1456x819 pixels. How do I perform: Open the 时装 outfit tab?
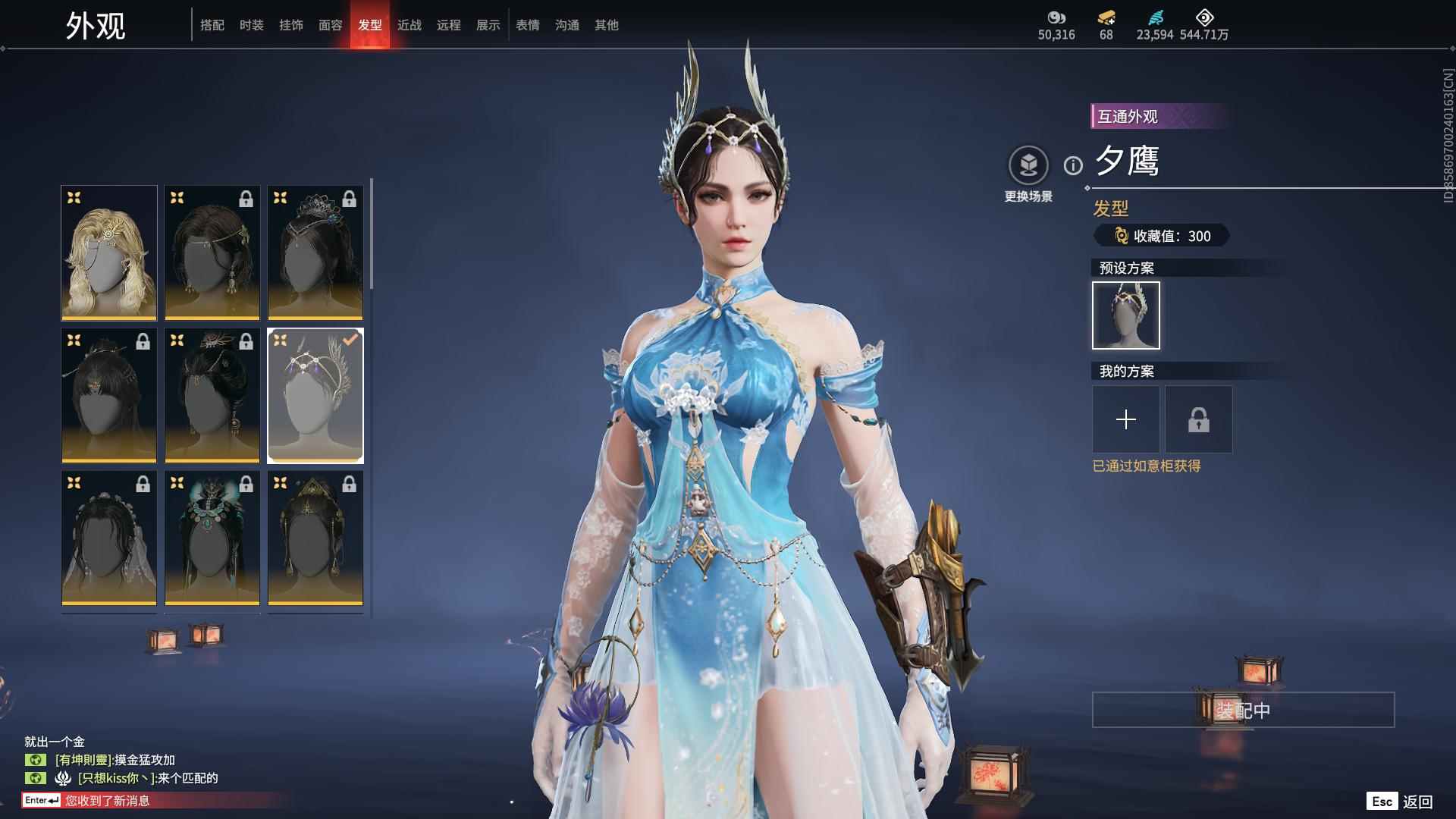252,25
